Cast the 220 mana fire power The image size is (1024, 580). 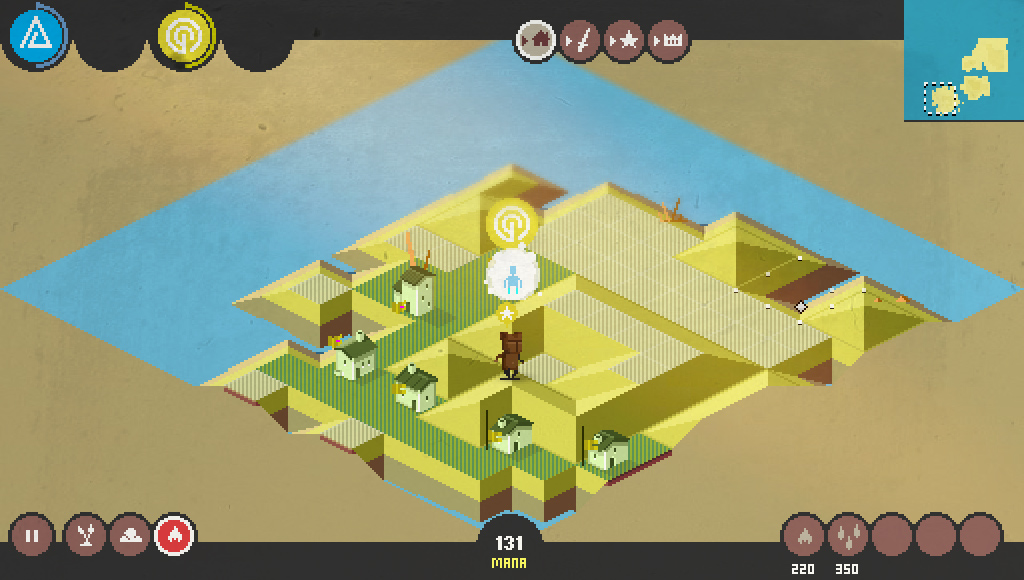click(802, 536)
